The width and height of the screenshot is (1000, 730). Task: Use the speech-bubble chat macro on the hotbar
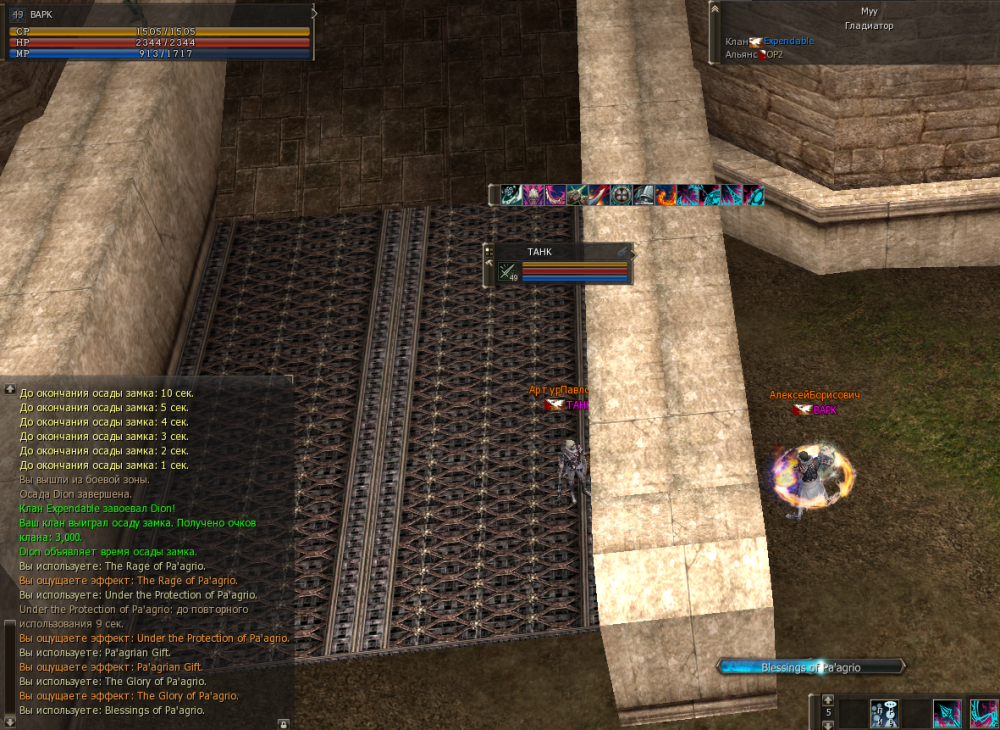[885, 712]
